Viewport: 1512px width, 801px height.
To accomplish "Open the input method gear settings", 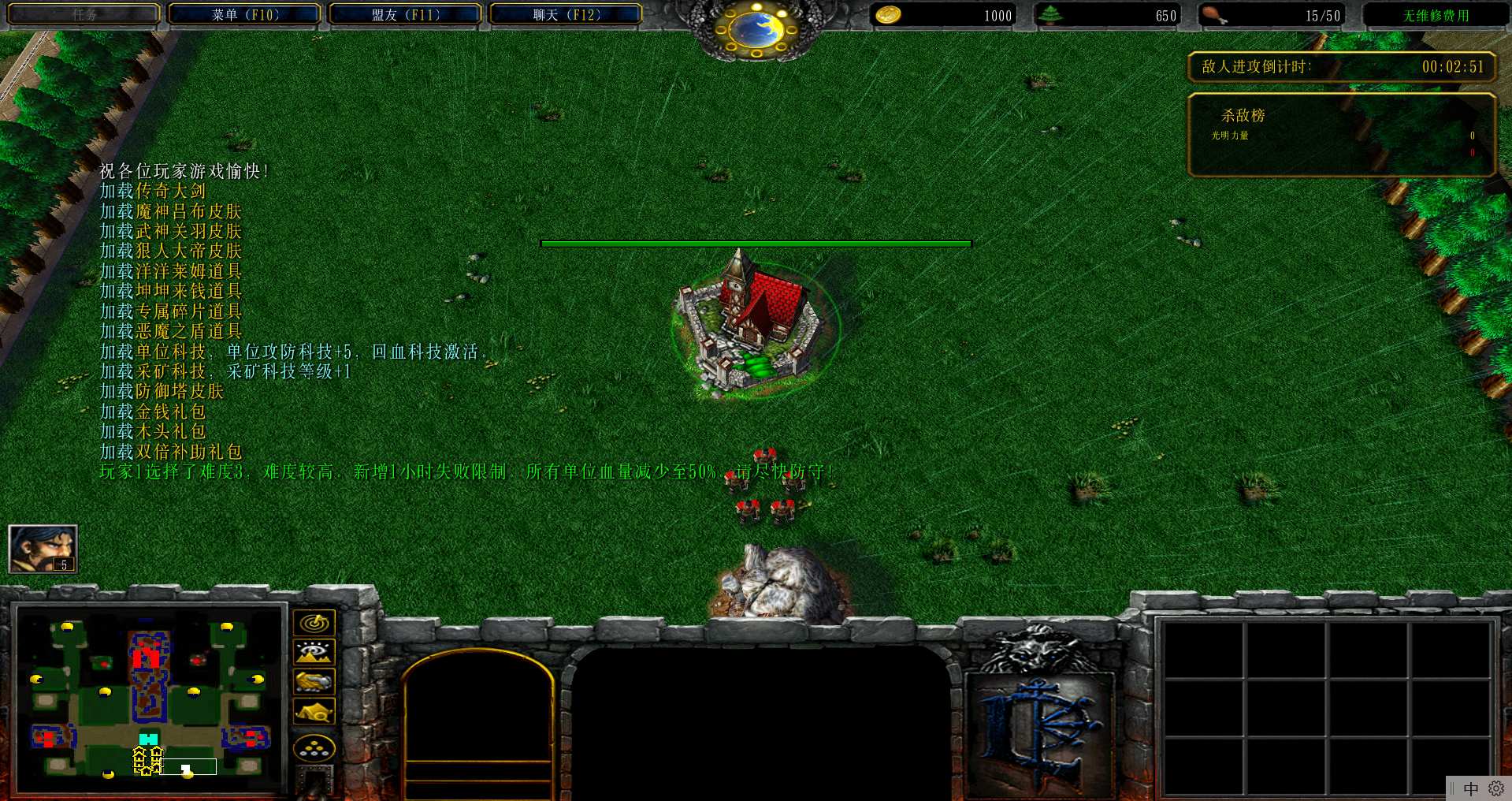I will coord(1496,788).
